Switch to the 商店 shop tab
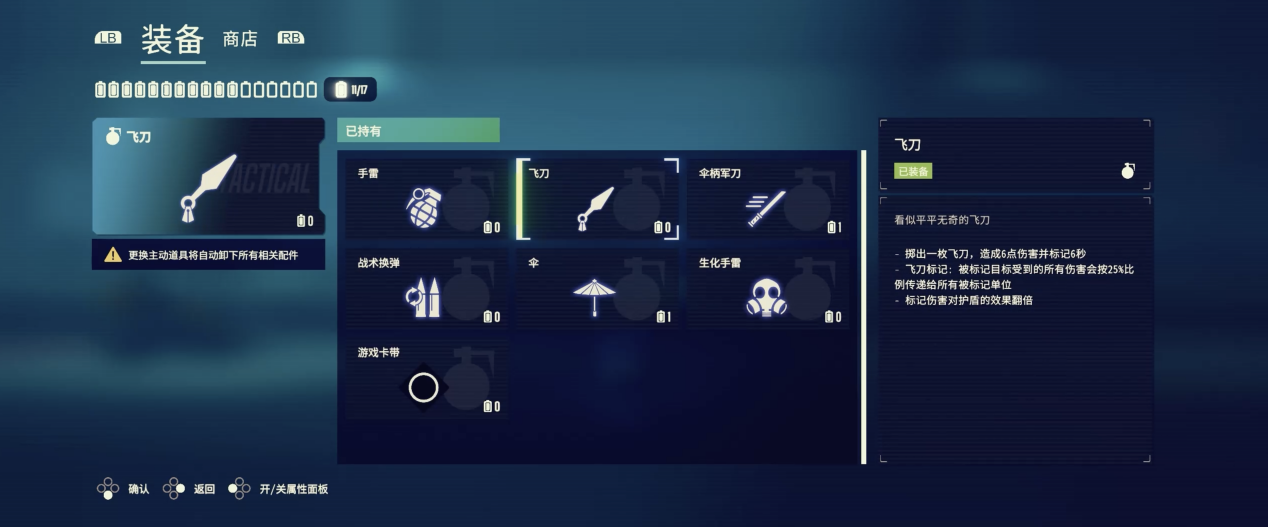1268x527 pixels. (x=240, y=39)
